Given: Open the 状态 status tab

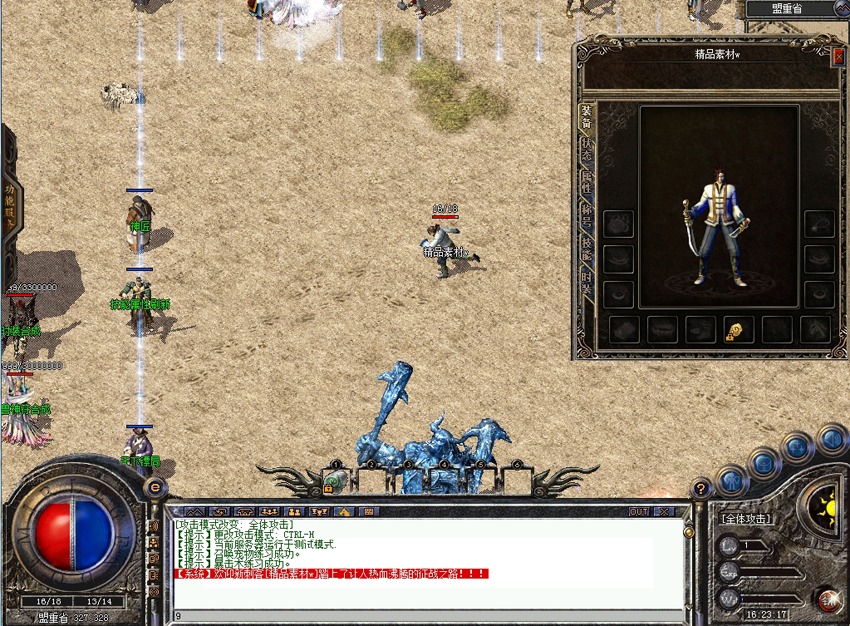Looking at the screenshot, I should coord(587,153).
